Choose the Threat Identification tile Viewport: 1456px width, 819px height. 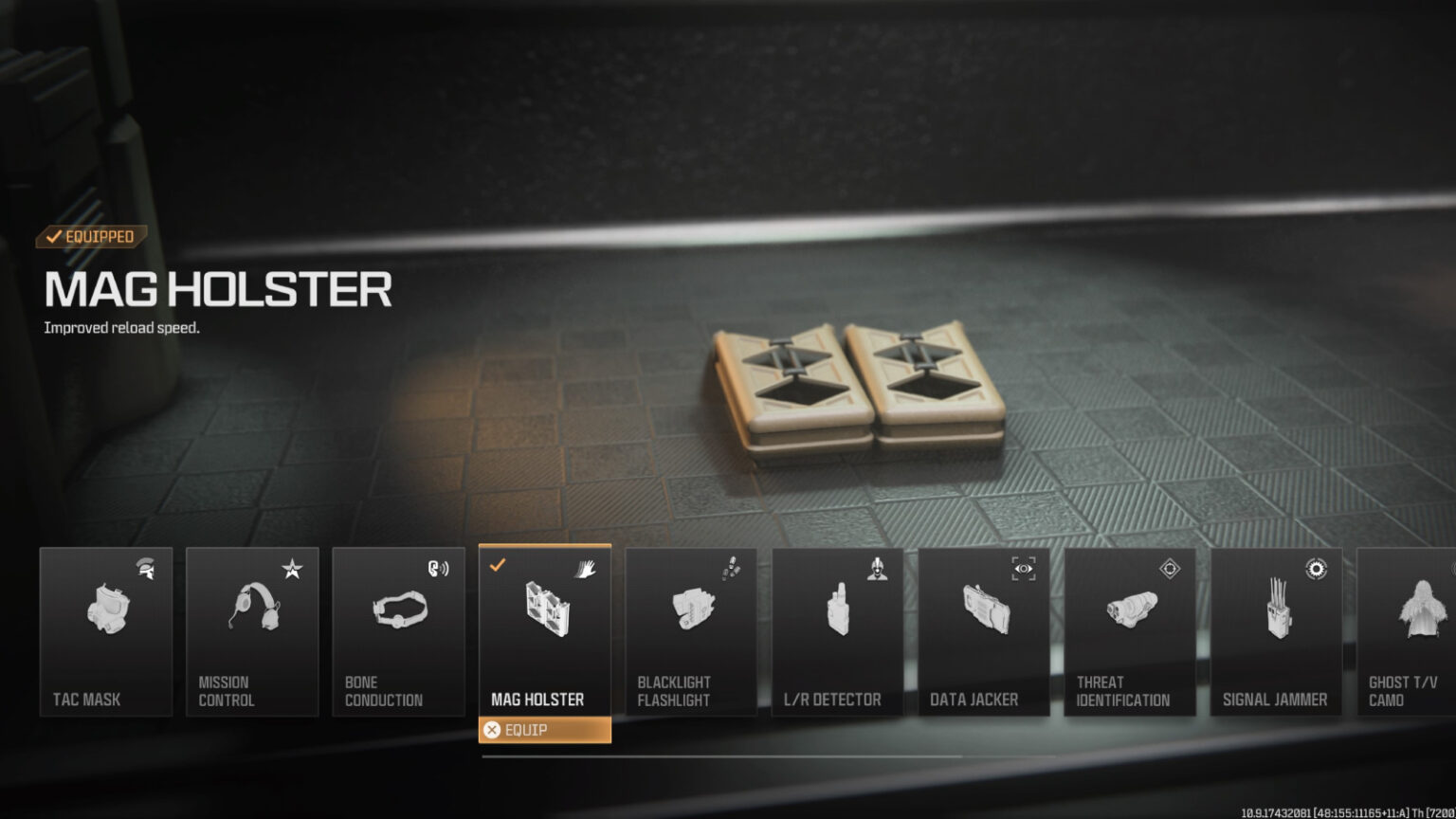pos(1130,631)
